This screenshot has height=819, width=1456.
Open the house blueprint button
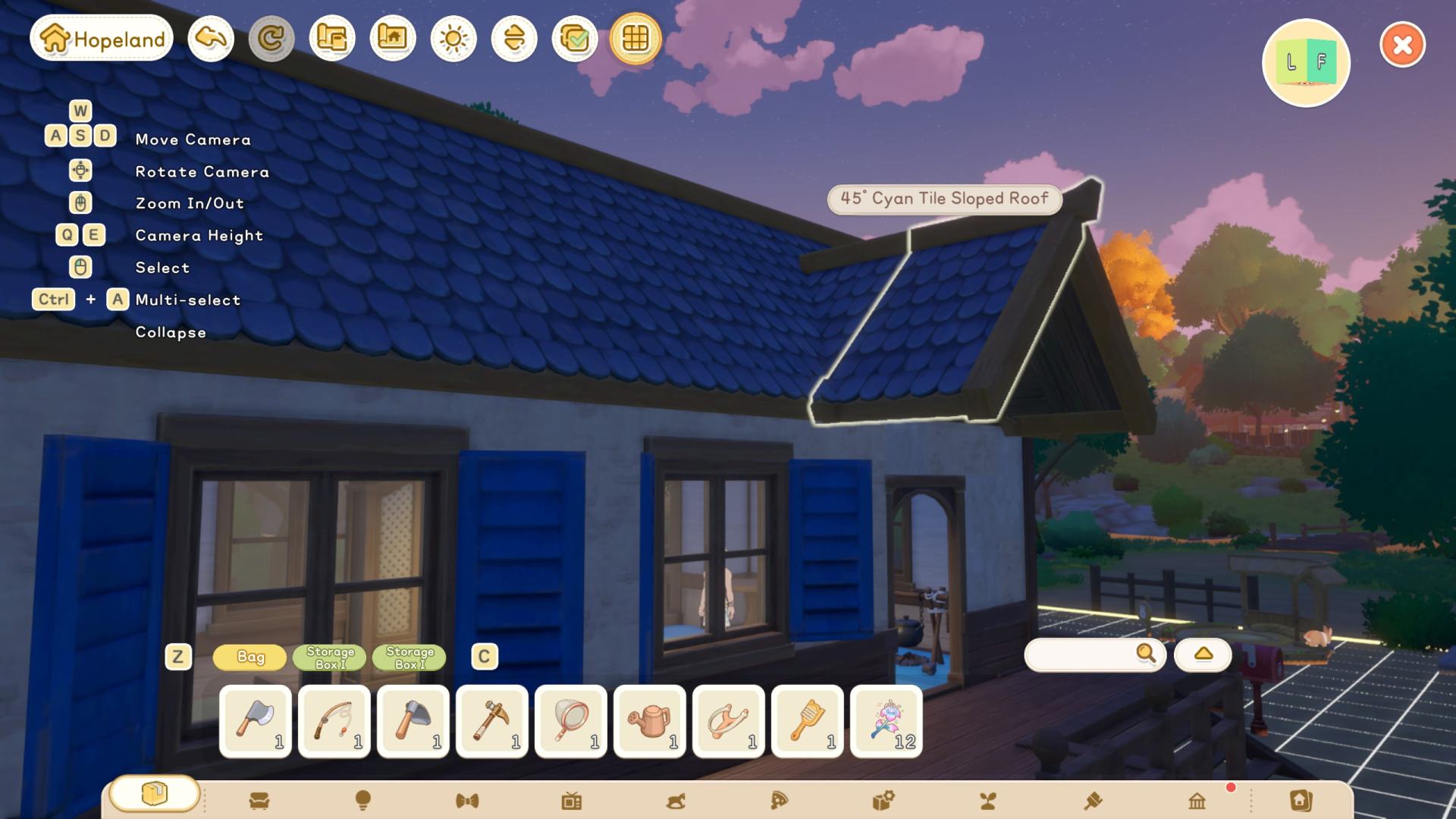pos(393,39)
